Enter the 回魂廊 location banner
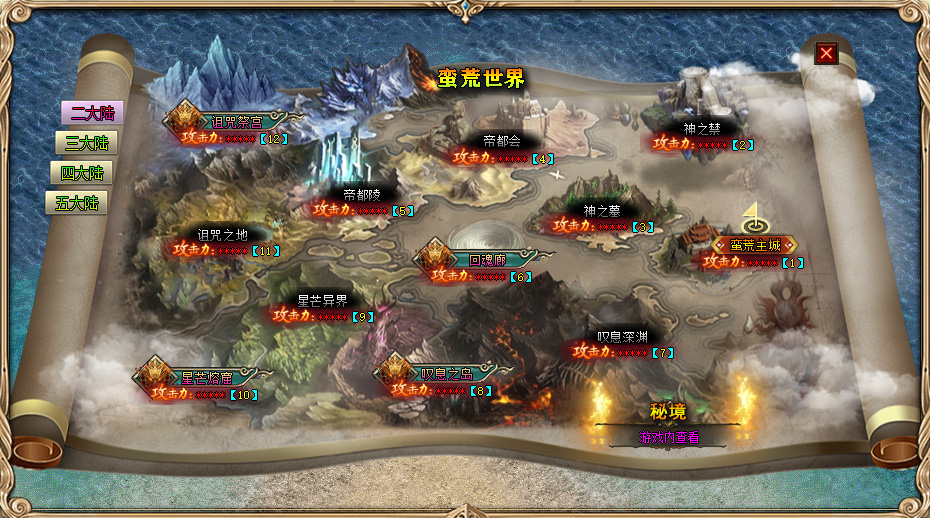This screenshot has width=930, height=518. [487, 259]
